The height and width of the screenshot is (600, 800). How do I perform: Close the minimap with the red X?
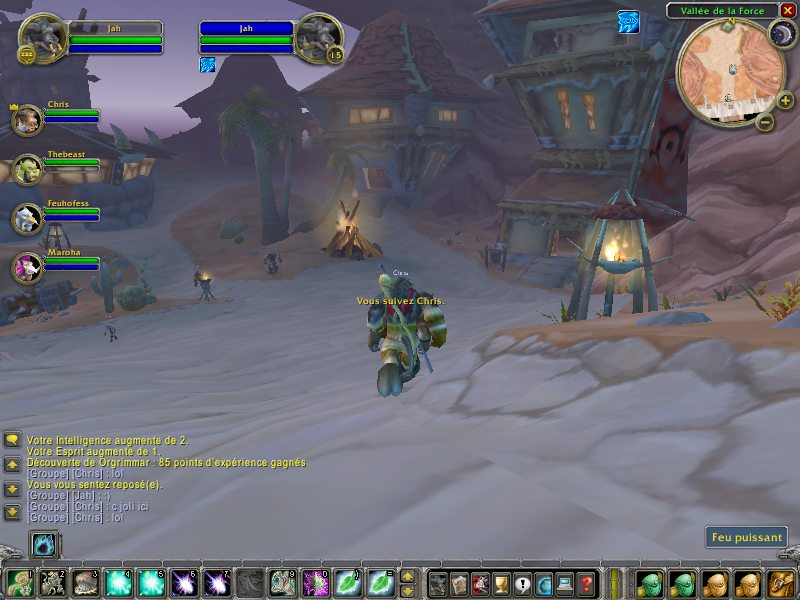click(787, 10)
